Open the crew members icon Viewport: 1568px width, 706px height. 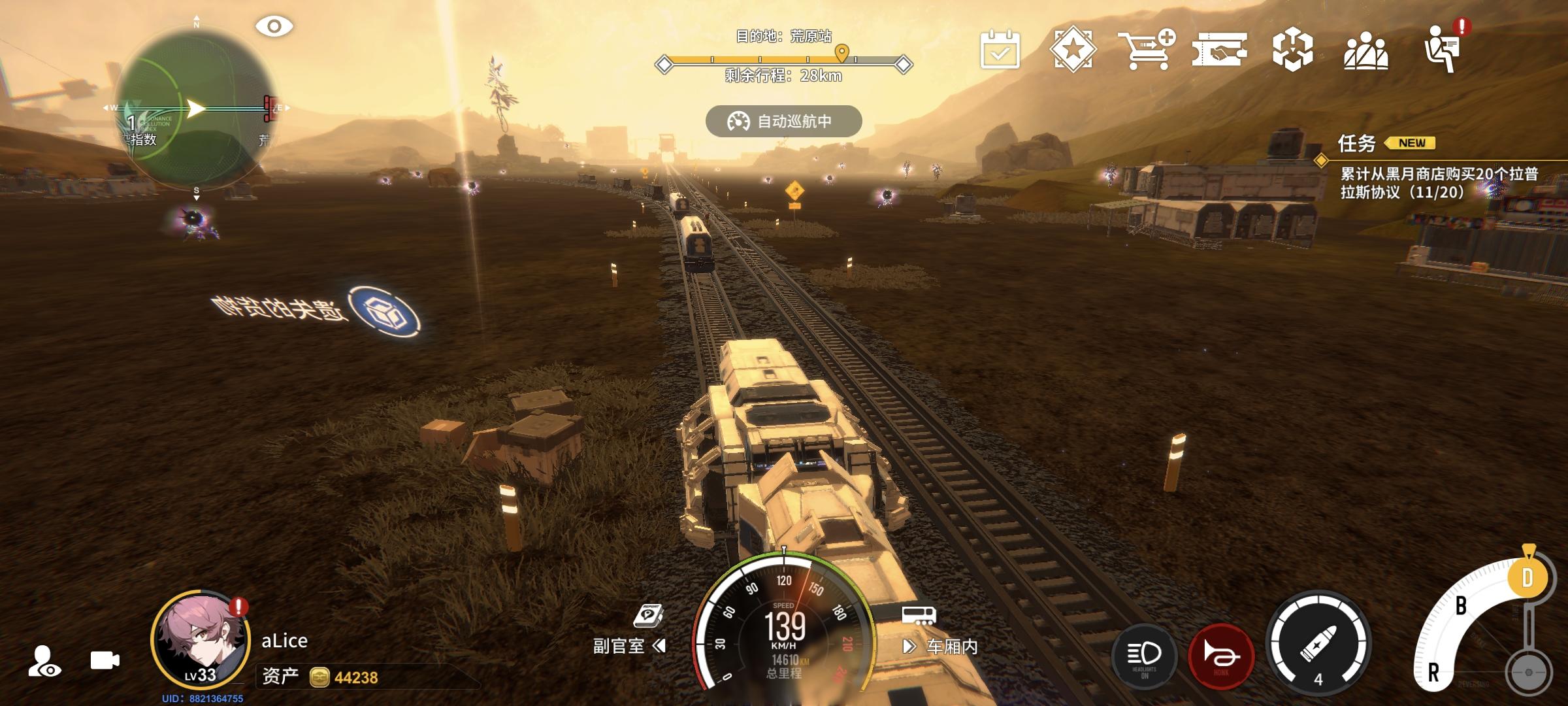(x=1365, y=51)
